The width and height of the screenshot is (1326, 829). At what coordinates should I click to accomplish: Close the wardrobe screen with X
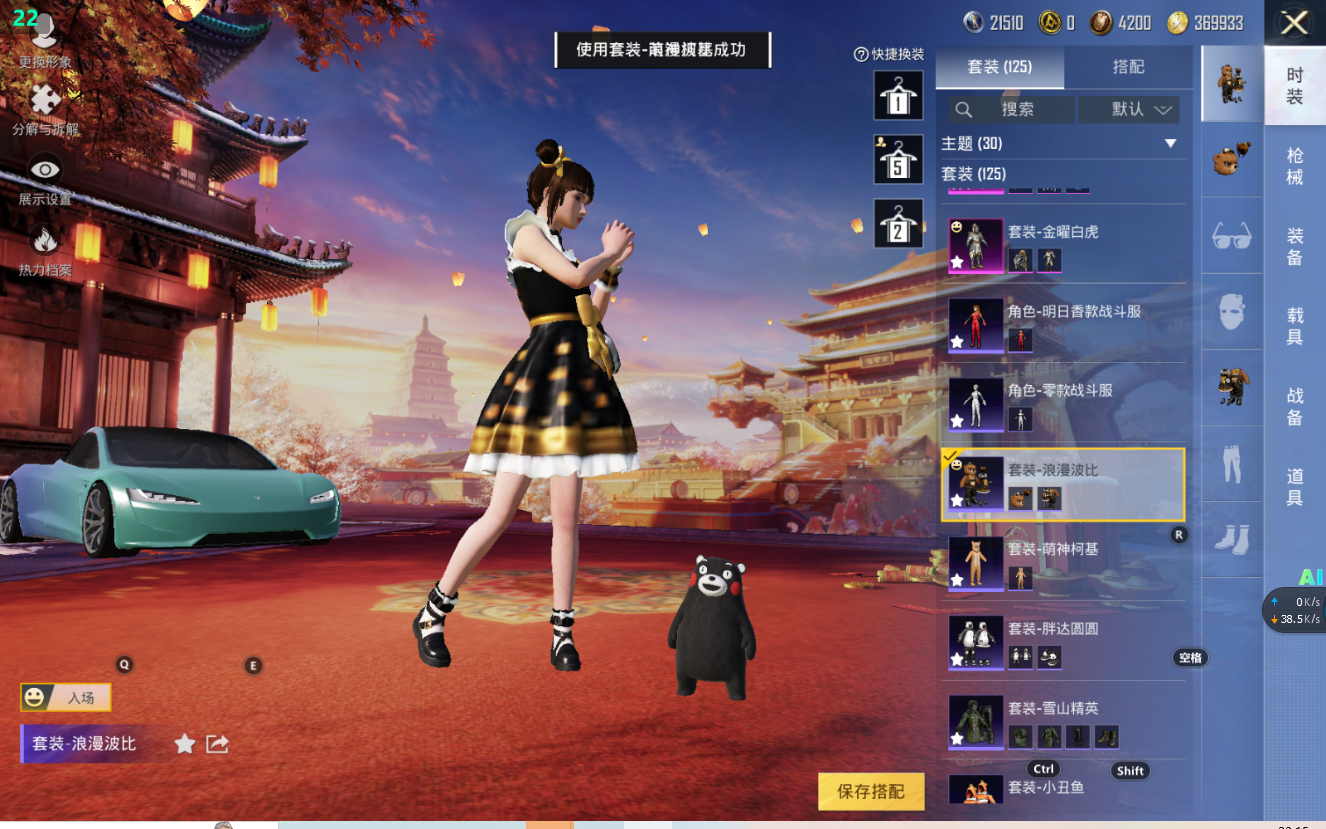(1294, 23)
